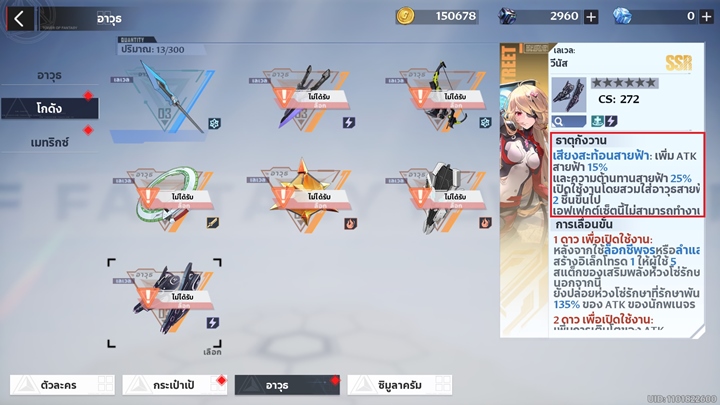Add more black crystals with plus button
The width and height of the screenshot is (720, 405).
click(591, 16)
